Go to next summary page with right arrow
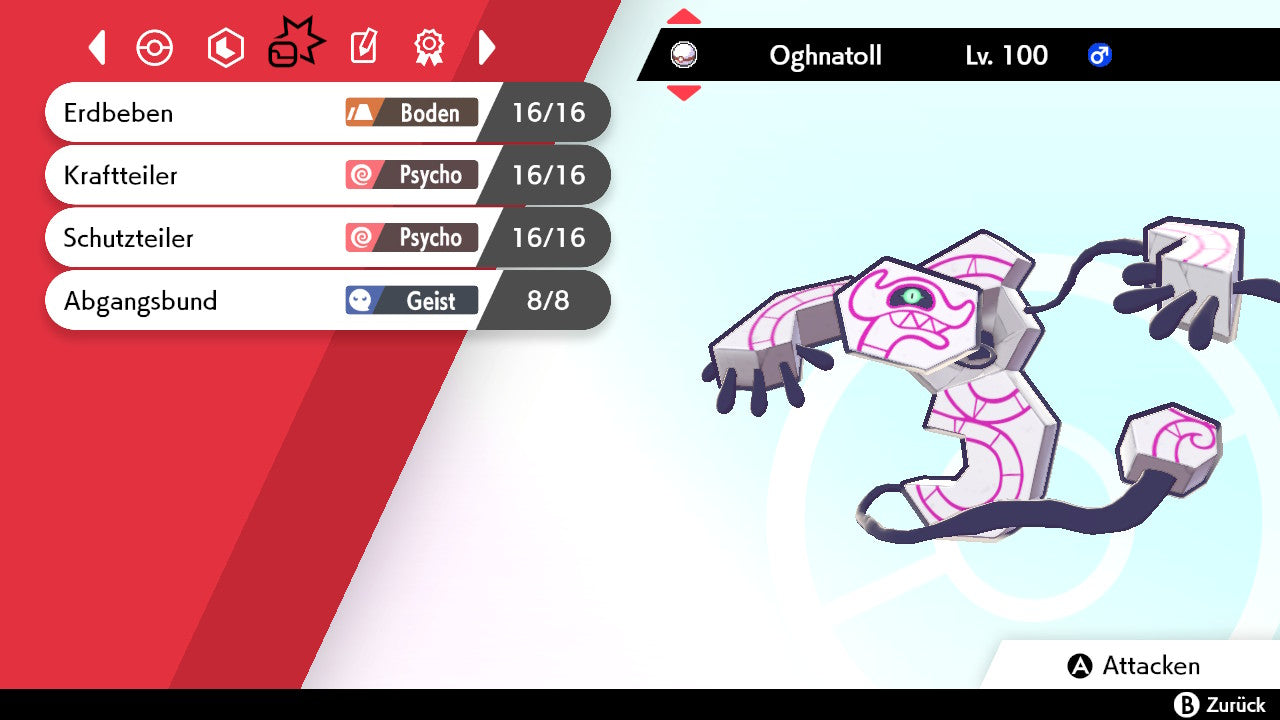The height and width of the screenshot is (720, 1280). (487, 47)
